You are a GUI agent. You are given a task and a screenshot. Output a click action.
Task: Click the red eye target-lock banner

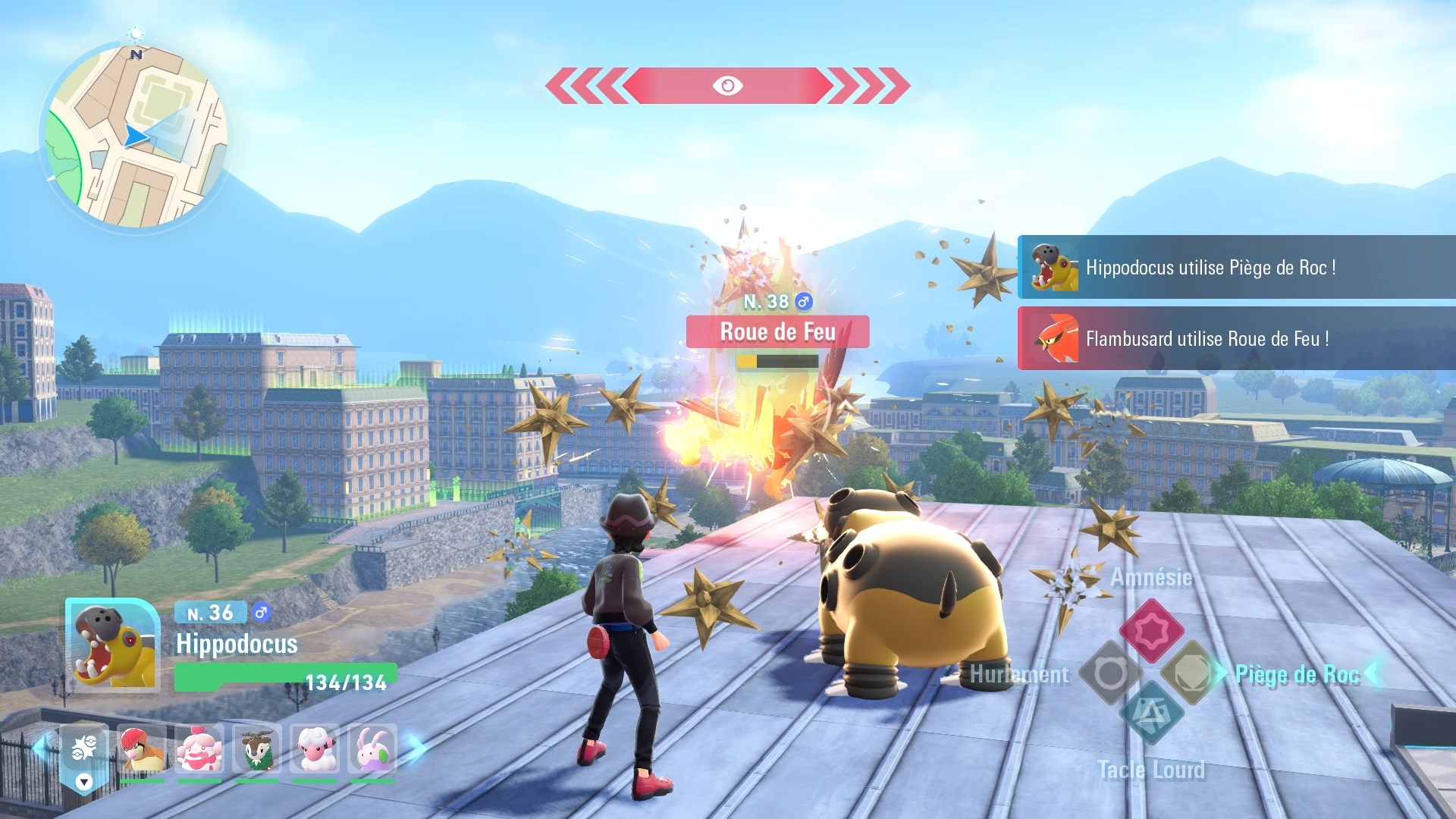point(727,86)
